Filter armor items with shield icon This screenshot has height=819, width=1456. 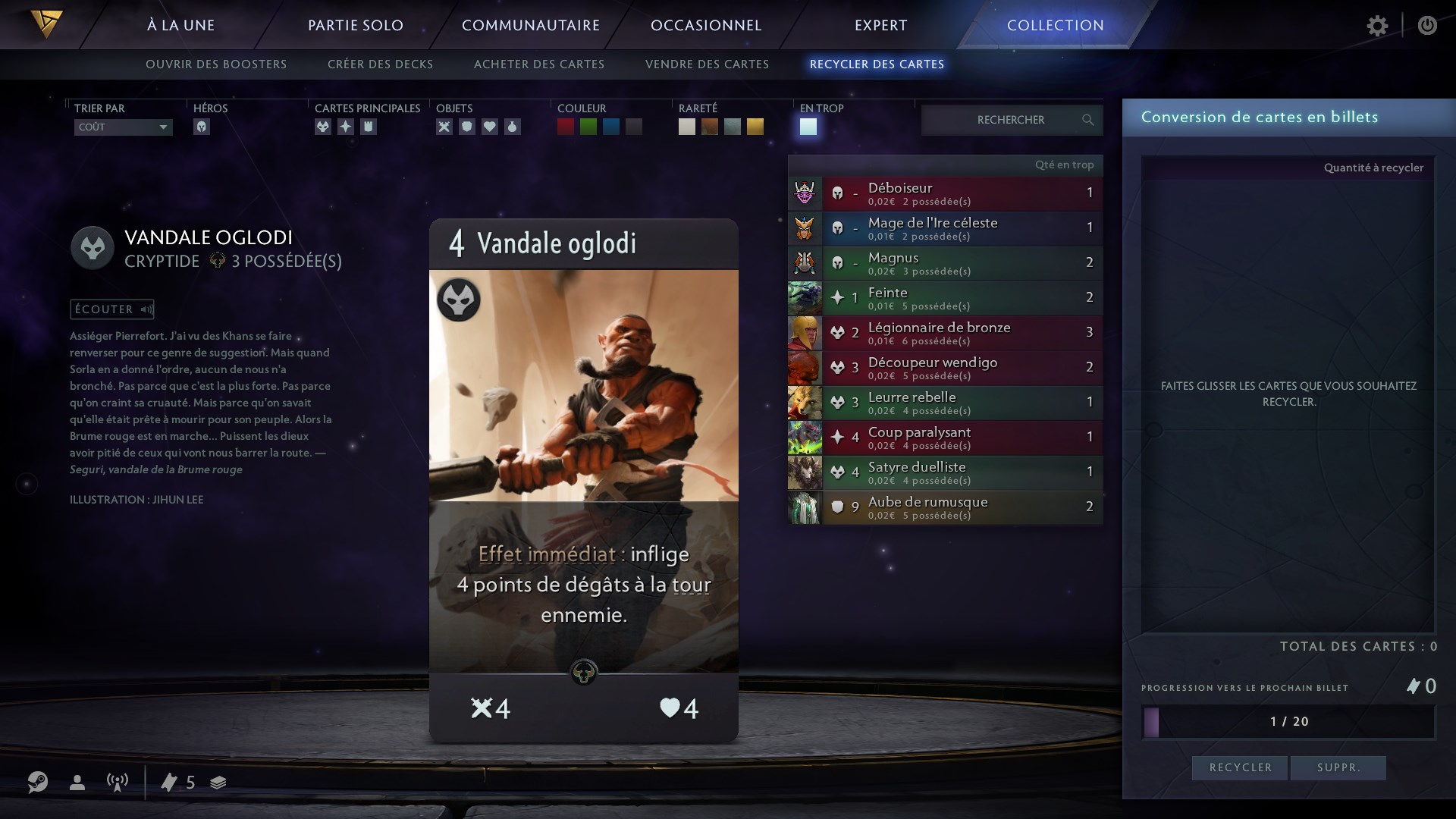(467, 127)
